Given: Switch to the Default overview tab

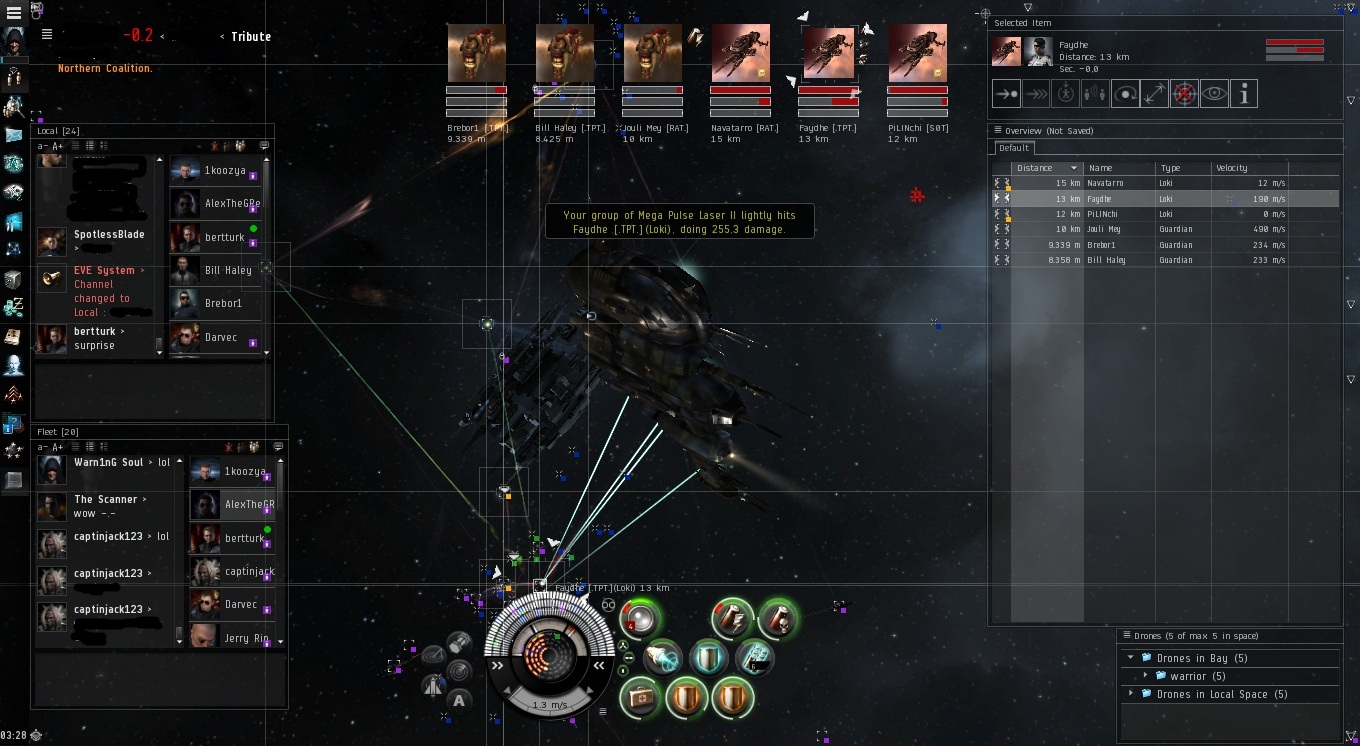Looking at the screenshot, I should pos(1014,148).
